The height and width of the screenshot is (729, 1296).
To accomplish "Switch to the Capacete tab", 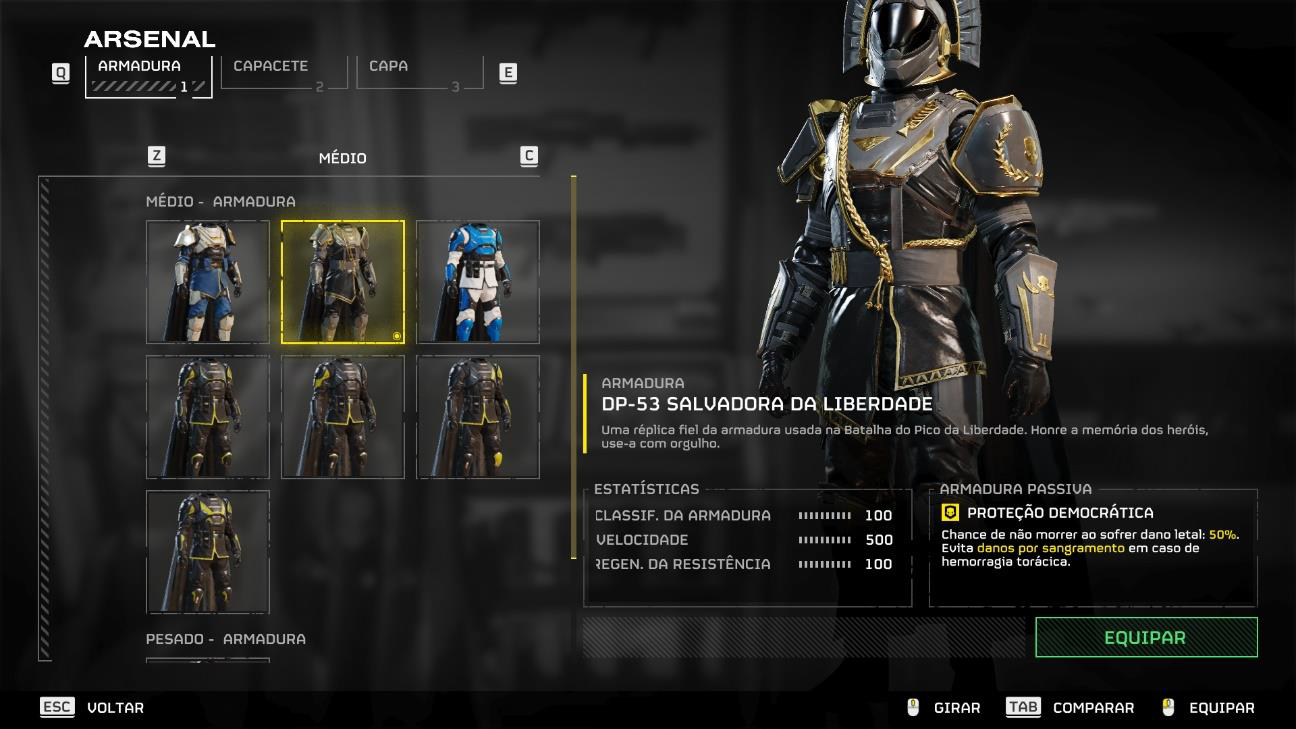I will (284, 72).
